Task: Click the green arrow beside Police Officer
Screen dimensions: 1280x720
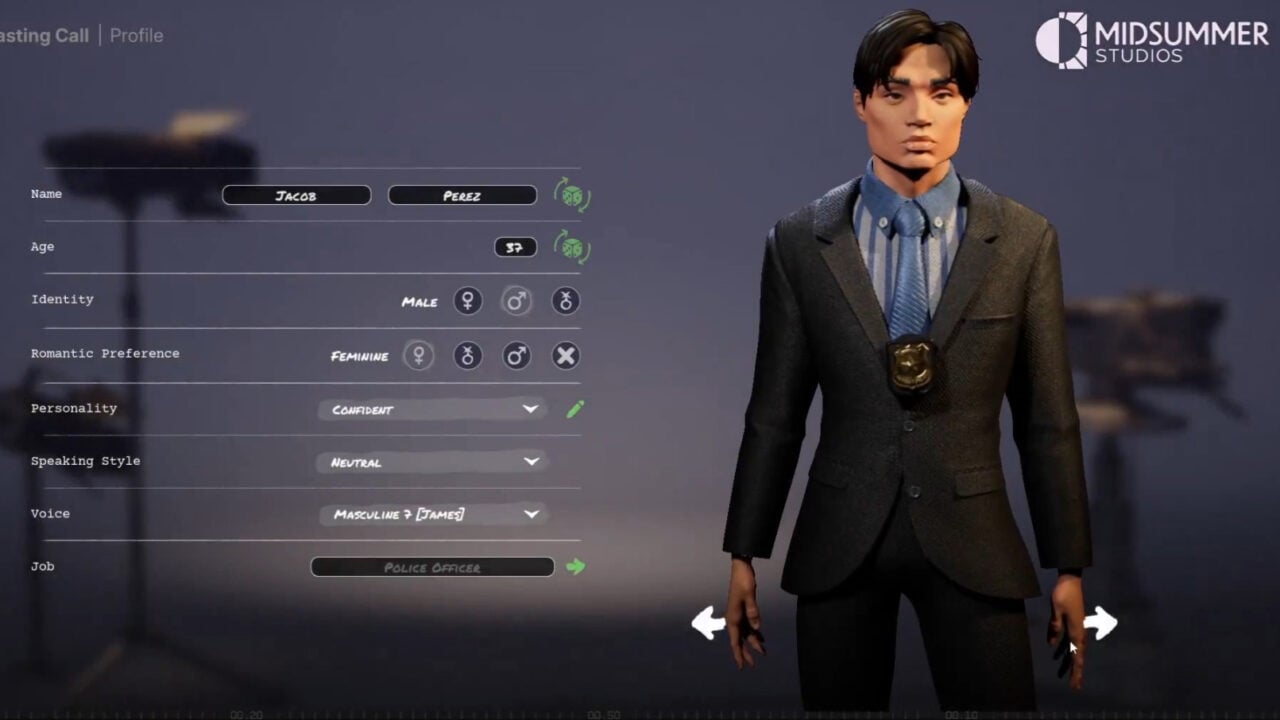Action: [x=577, y=566]
